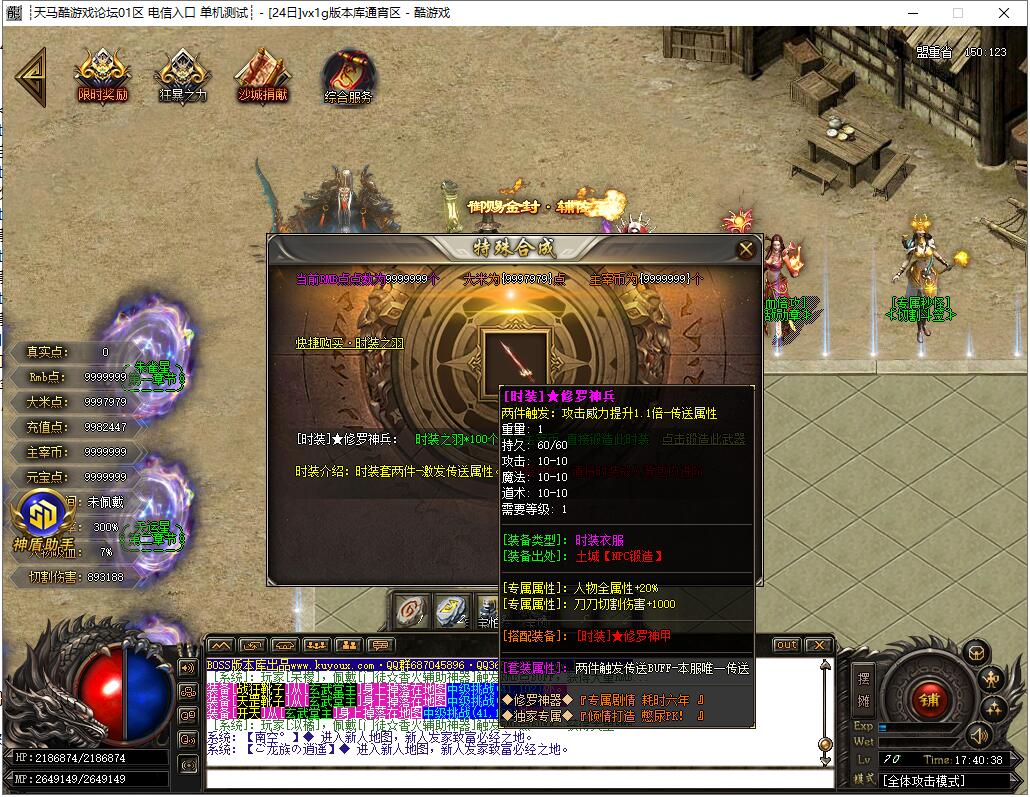This screenshot has height=797, width=1030.
Task: Toggle the speaker sound icon beside the orb
Action: [x=977, y=737]
